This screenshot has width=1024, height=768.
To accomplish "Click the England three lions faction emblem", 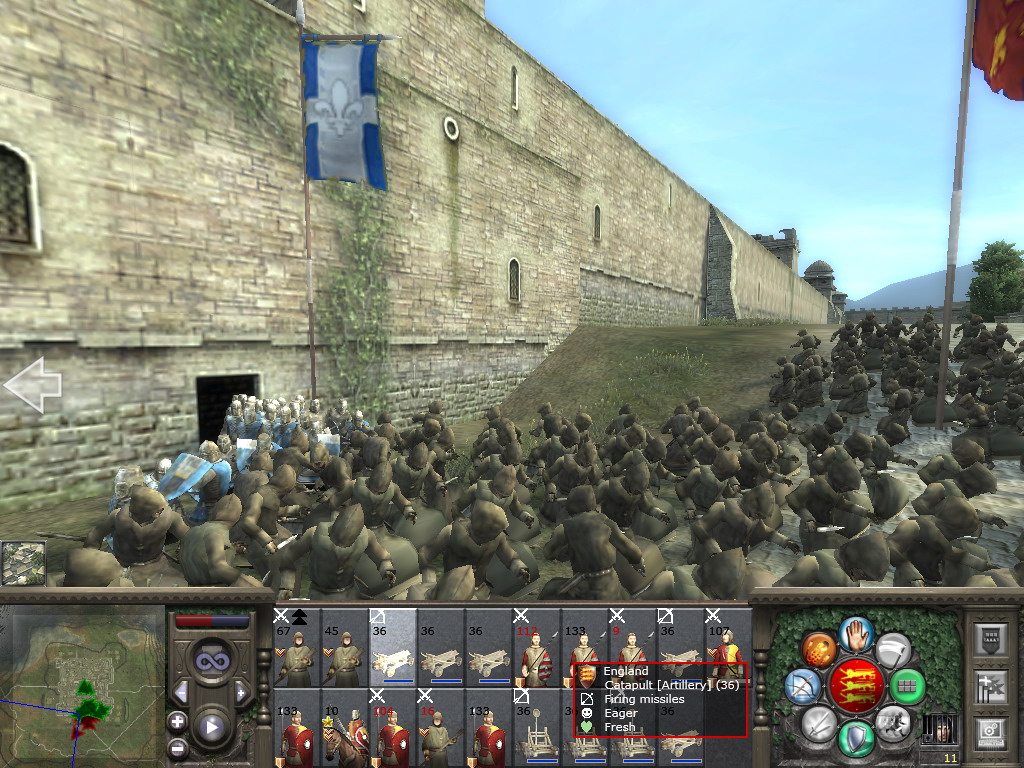I will (x=855, y=686).
